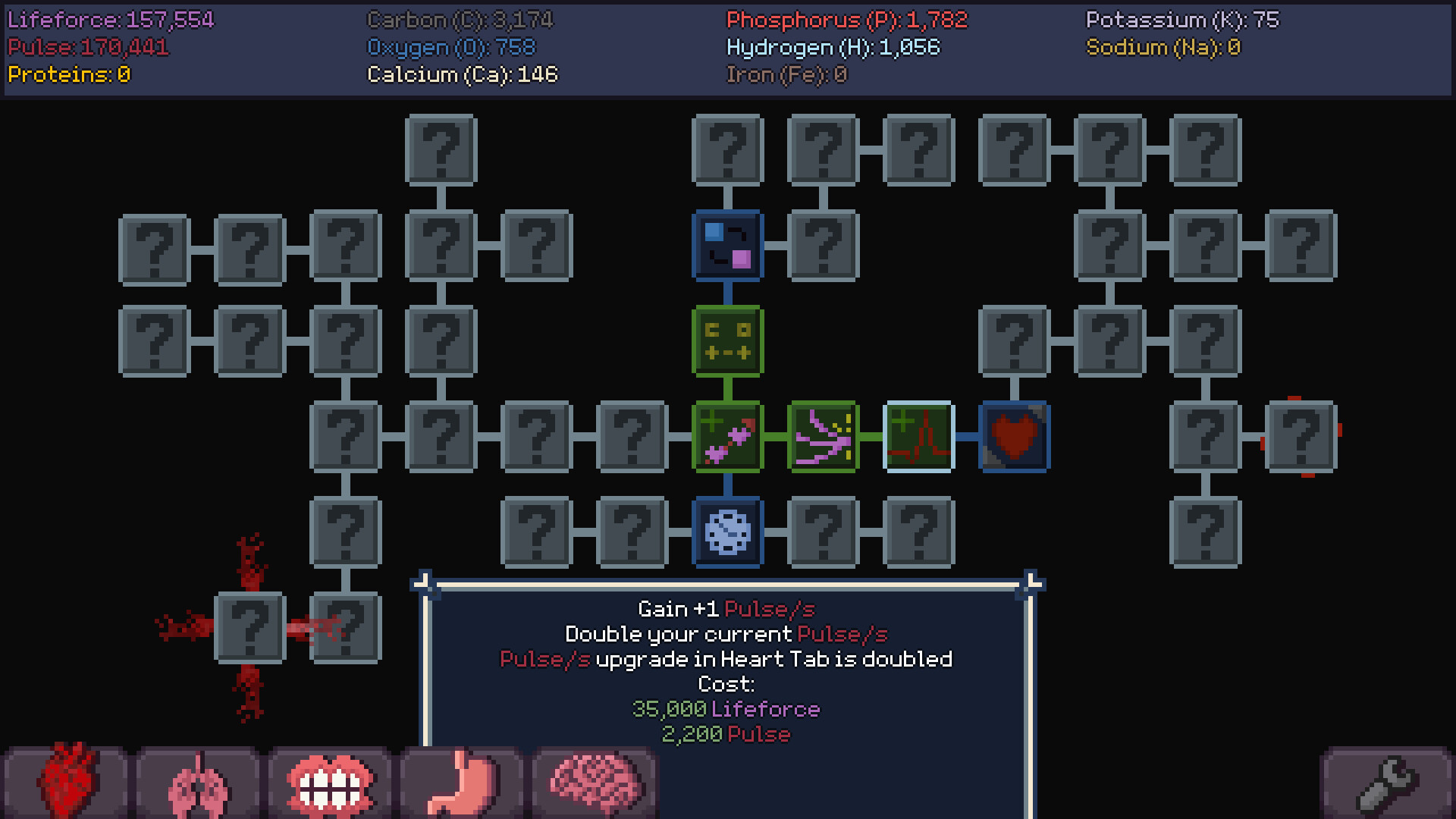The image size is (1456, 819).
Task: Select the Mouth tab with teeth icon
Action: 330,781
